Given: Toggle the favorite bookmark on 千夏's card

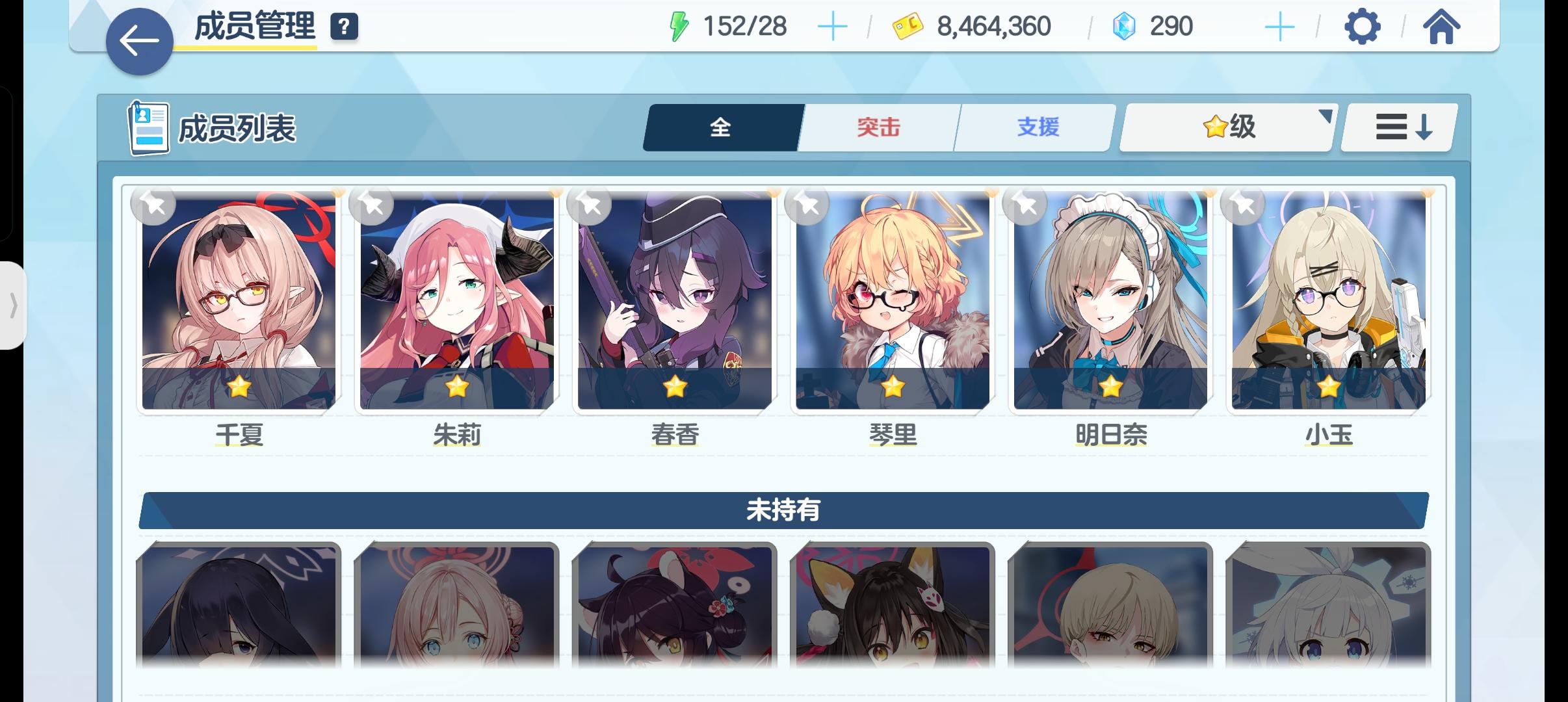Looking at the screenshot, I should click(x=153, y=205).
